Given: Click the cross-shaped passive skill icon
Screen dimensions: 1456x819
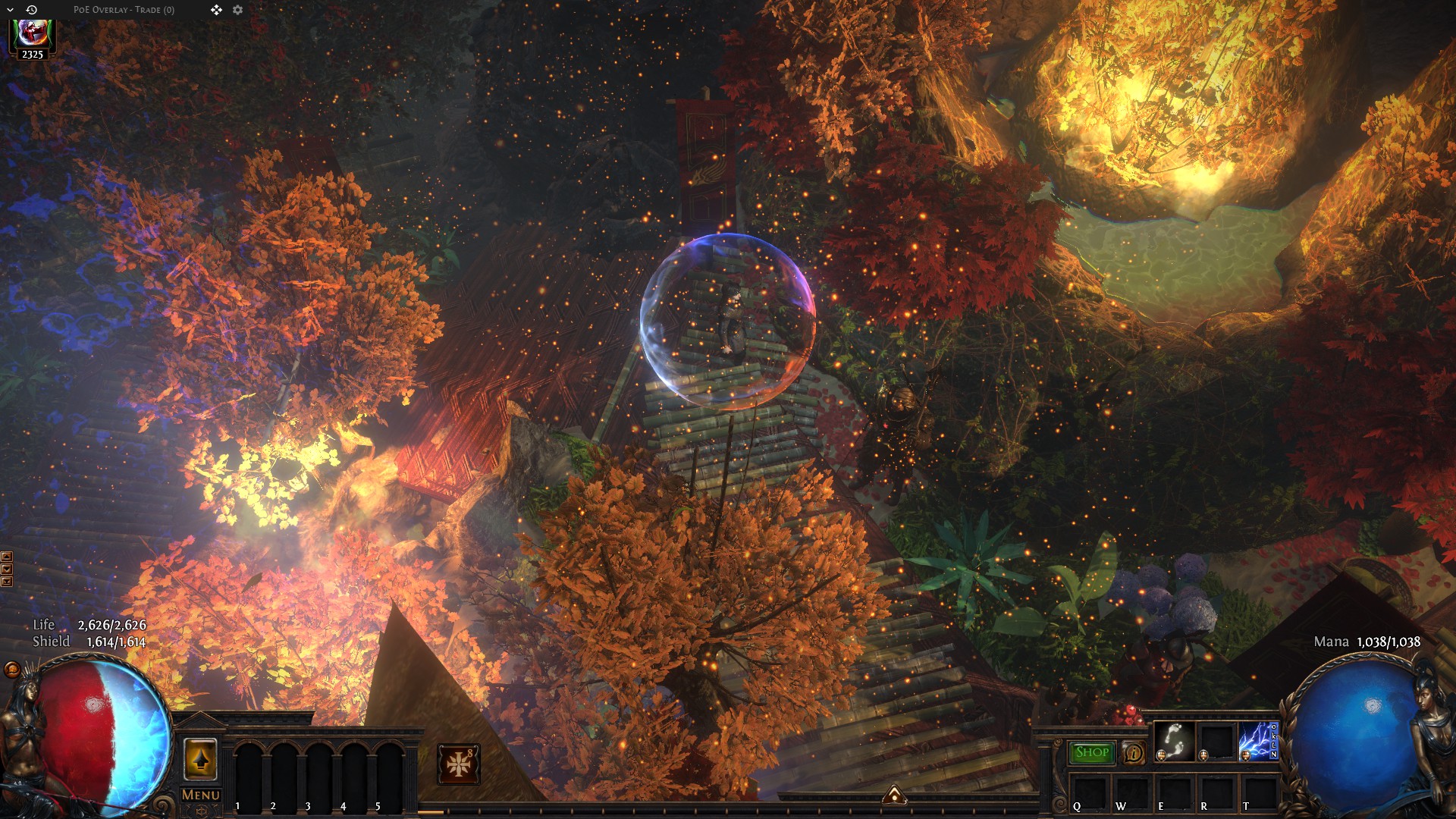Looking at the screenshot, I should pyautogui.click(x=459, y=764).
